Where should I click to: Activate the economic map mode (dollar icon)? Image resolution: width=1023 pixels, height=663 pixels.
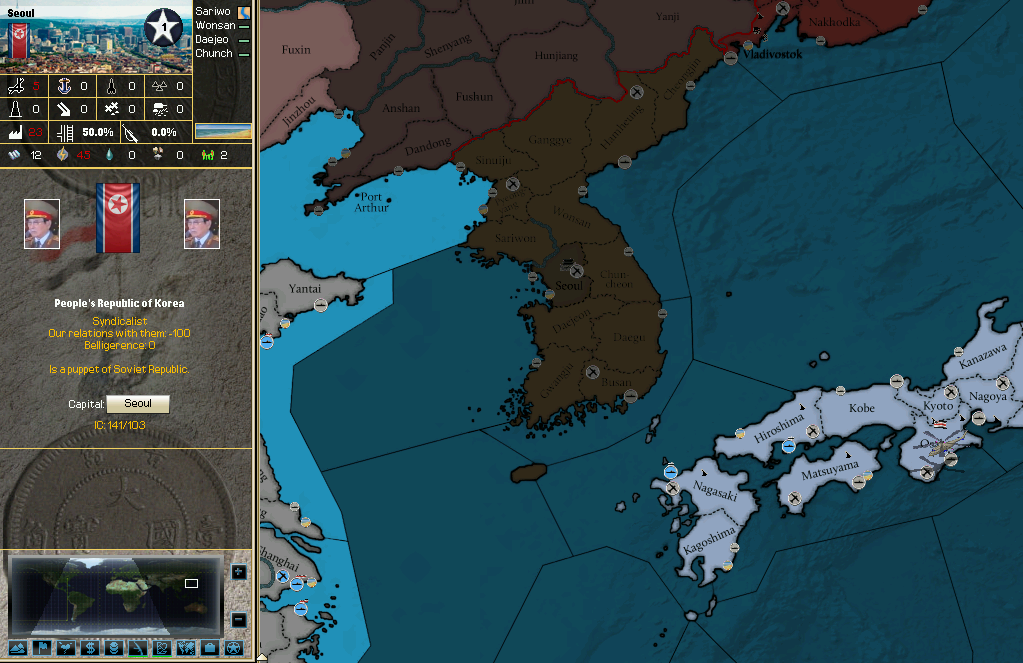pyautogui.click(x=89, y=648)
